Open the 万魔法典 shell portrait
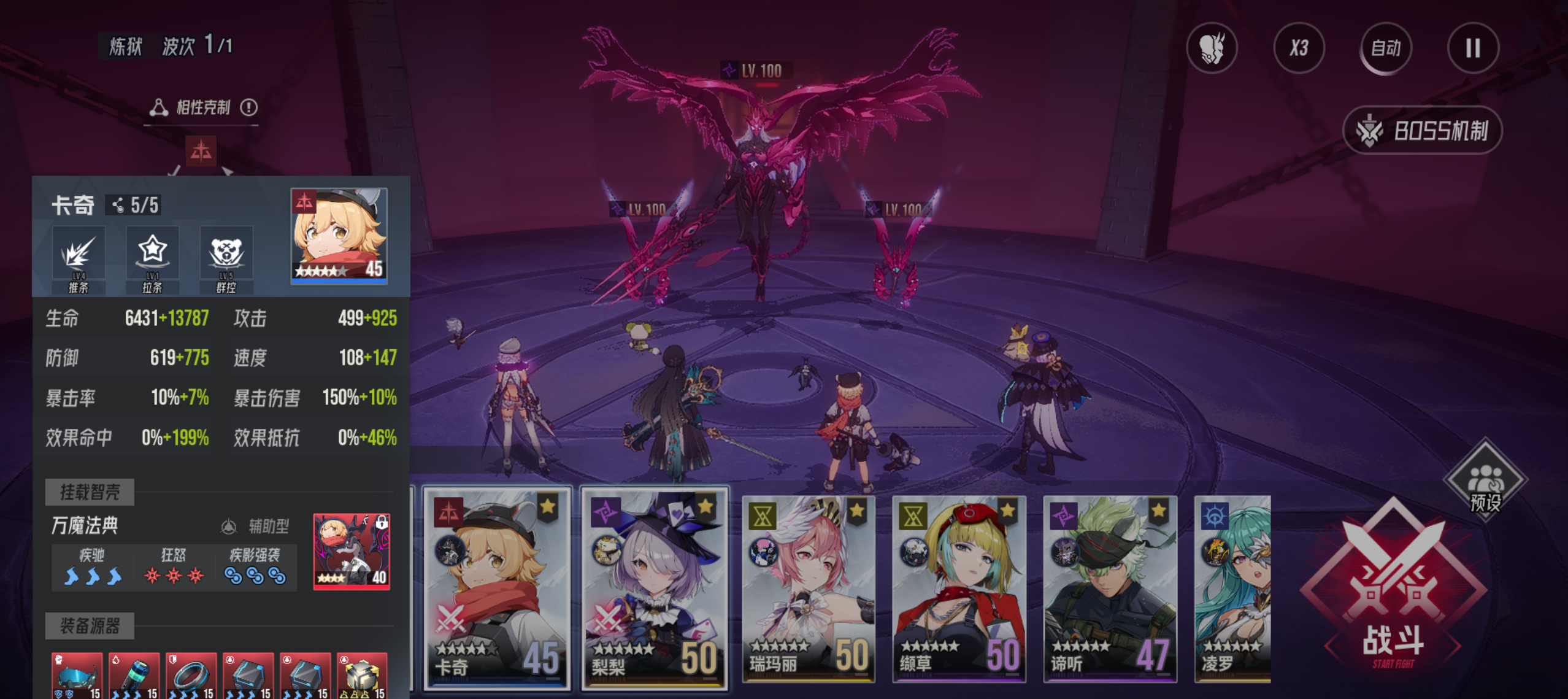 (x=352, y=551)
